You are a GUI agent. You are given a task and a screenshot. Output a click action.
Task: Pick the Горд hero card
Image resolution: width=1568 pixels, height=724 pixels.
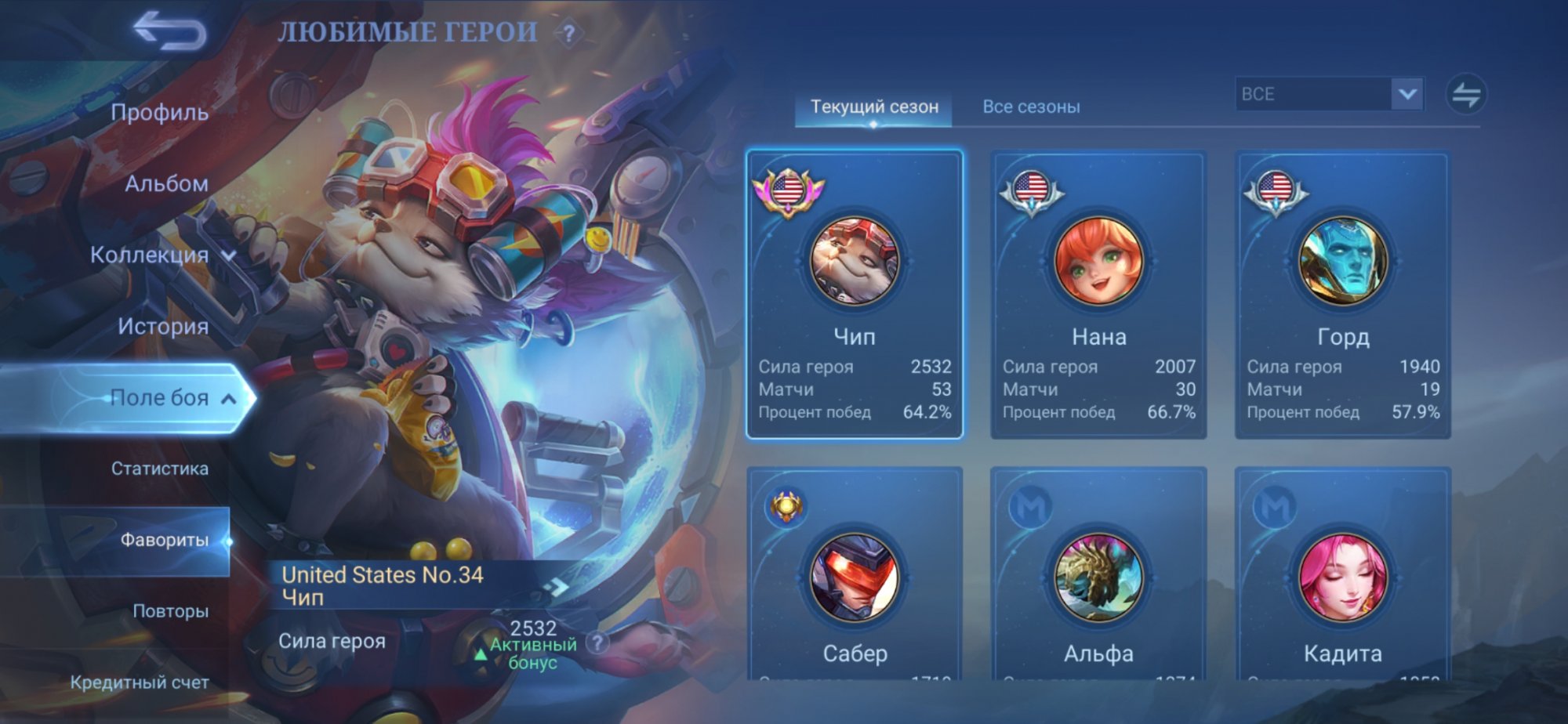1342,294
